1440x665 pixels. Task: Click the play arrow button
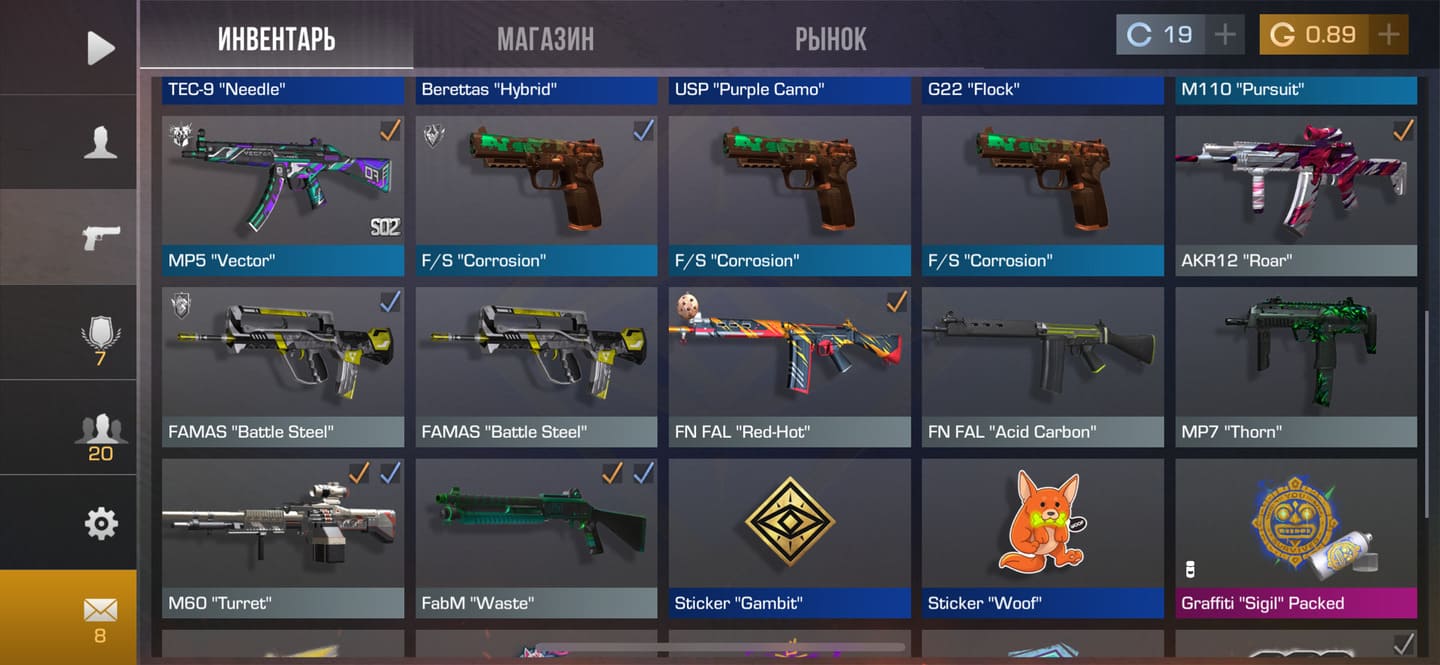pos(100,48)
